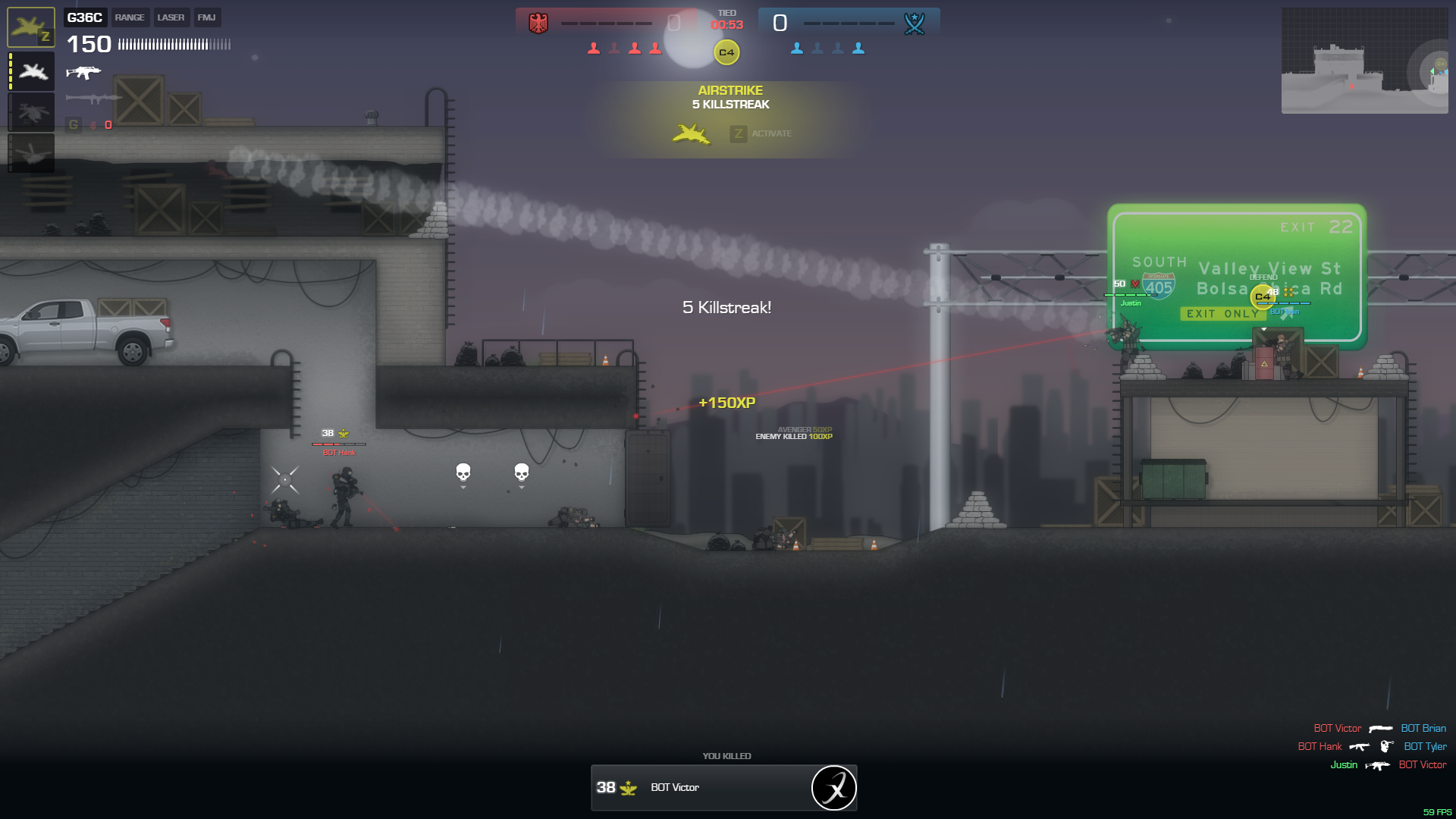Click the RANGE attachment tag
Image resolution: width=1456 pixels, height=819 pixels.
[130, 17]
